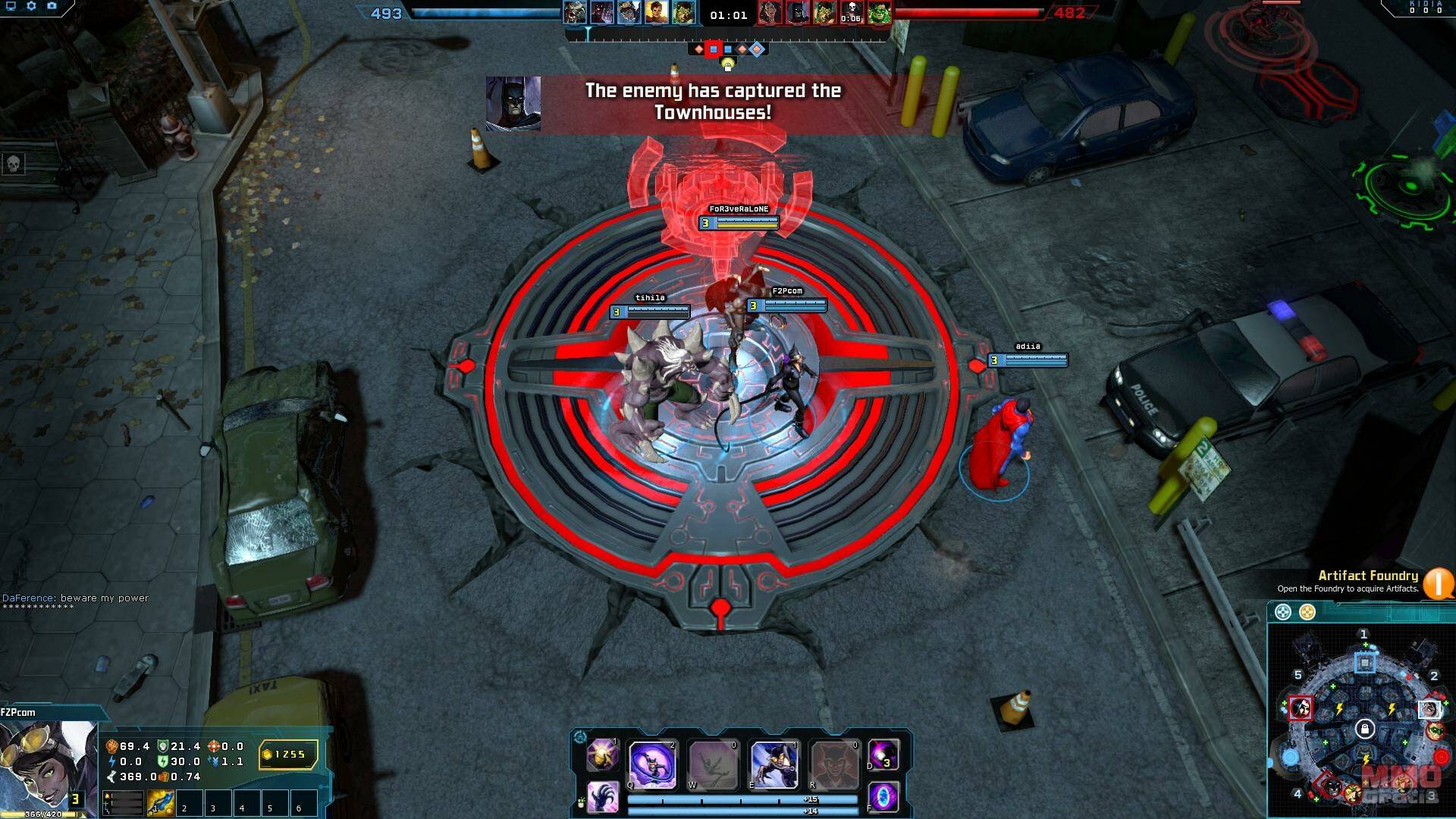The width and height of the screenshot is (1456, 819).
Task: Toggle the blue crosshair minimap button
Action: pyautogui.click(x=1282, y=612)
